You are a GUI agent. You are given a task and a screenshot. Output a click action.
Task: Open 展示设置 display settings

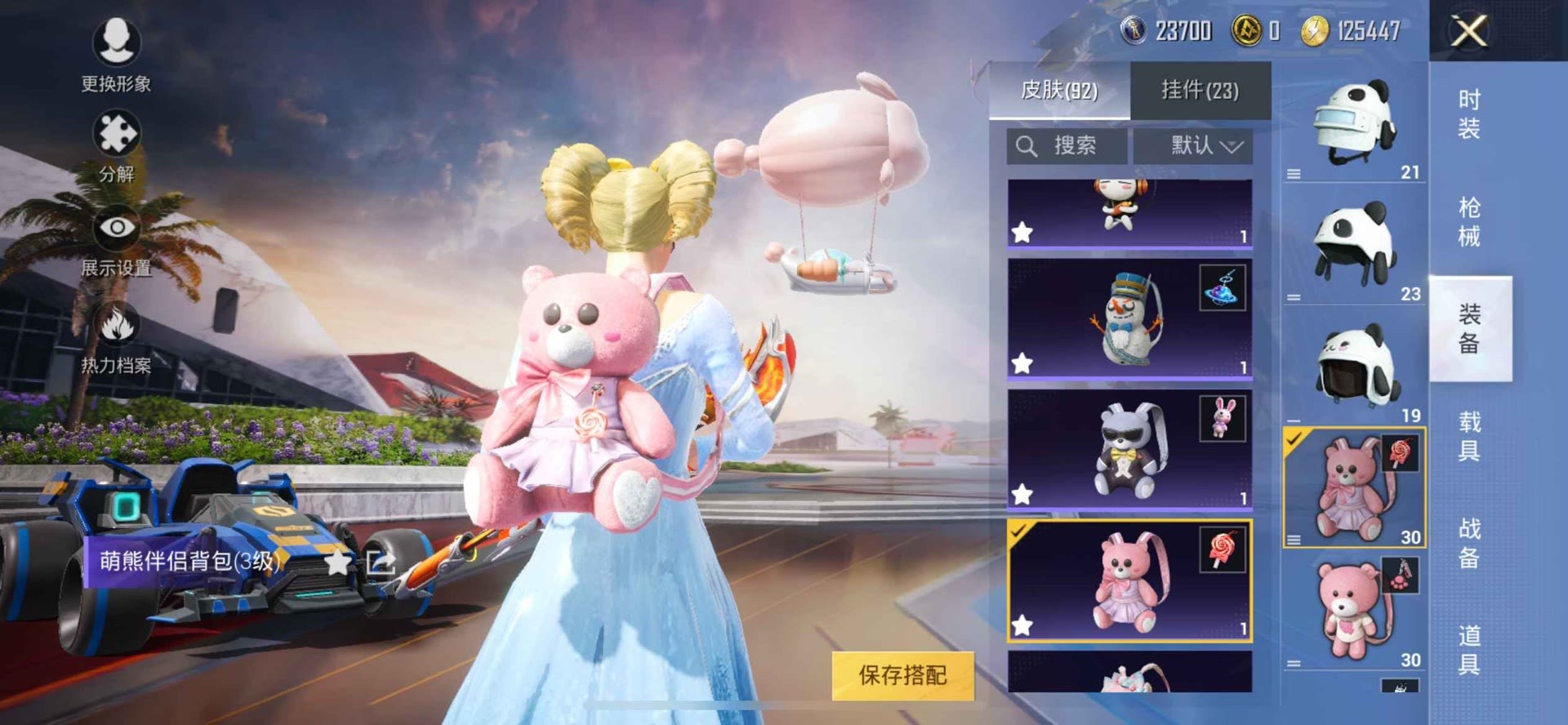(116, 229)
